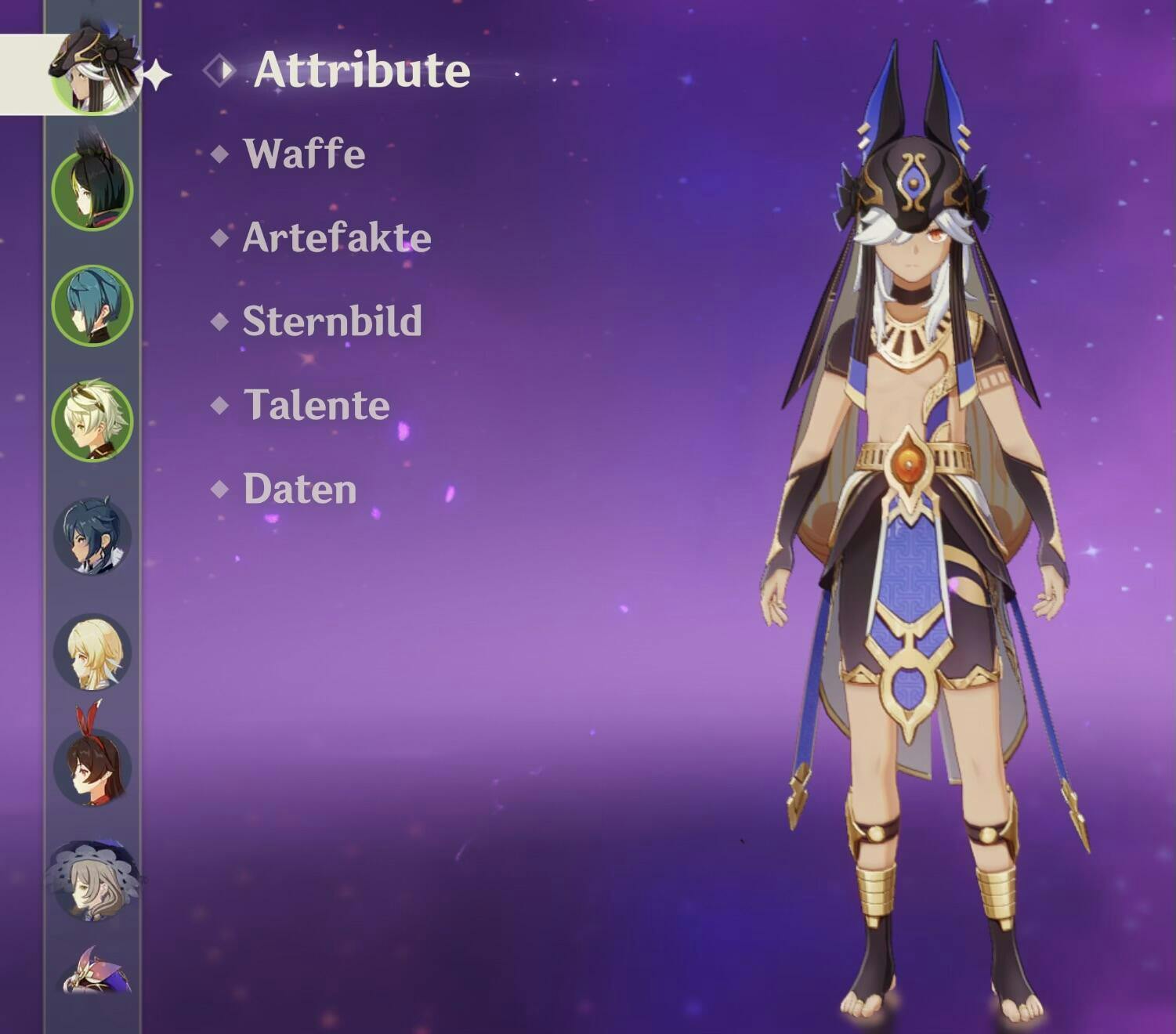This screenshot has height=1034, width=1176.
Task: Choose the blonde Traveler portrait
Action: (92, 652)
